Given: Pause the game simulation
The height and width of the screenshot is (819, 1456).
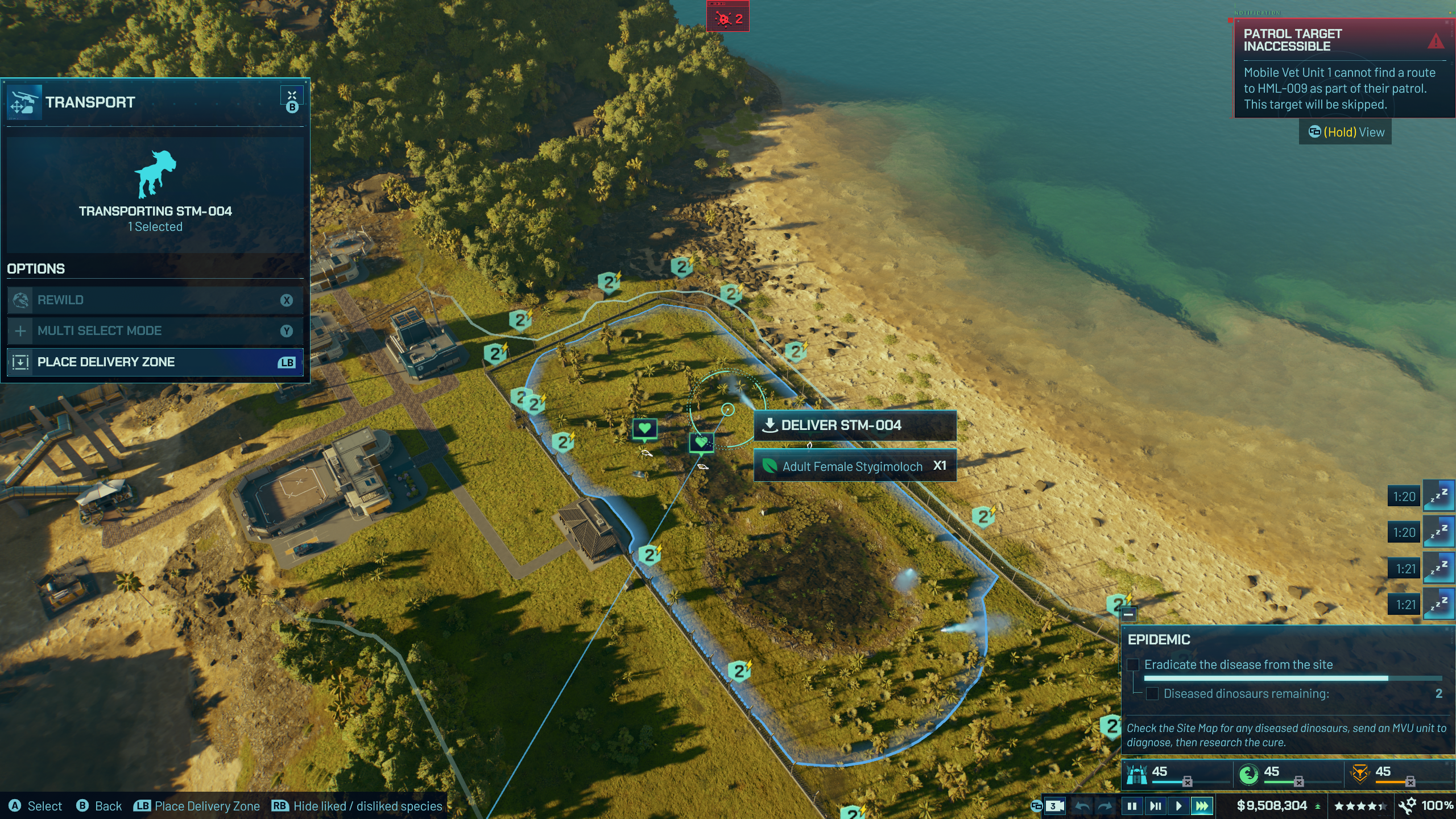Looking at the screenshot, I should pyautogui.click(x=1132, y=806).
